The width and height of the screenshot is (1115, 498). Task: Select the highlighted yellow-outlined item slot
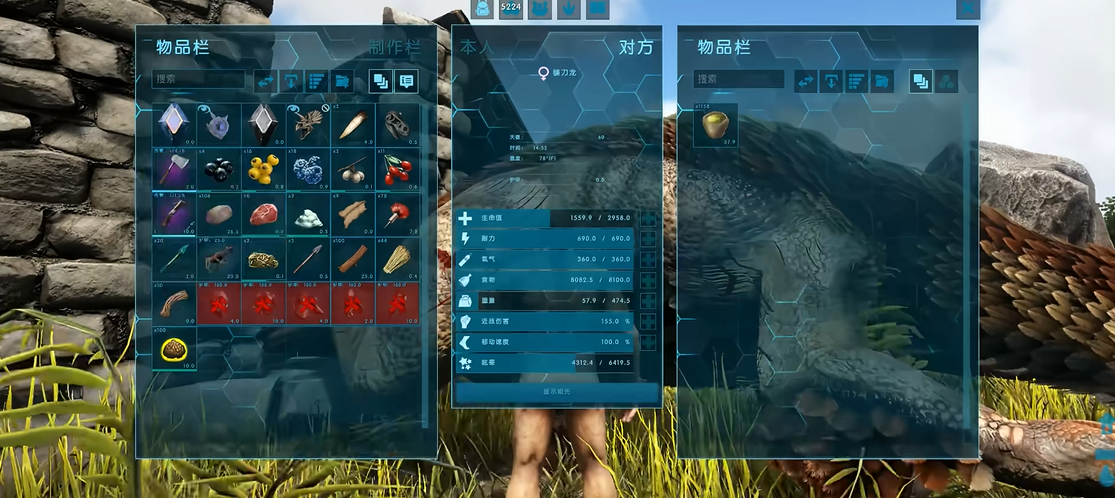coord(175,349)
